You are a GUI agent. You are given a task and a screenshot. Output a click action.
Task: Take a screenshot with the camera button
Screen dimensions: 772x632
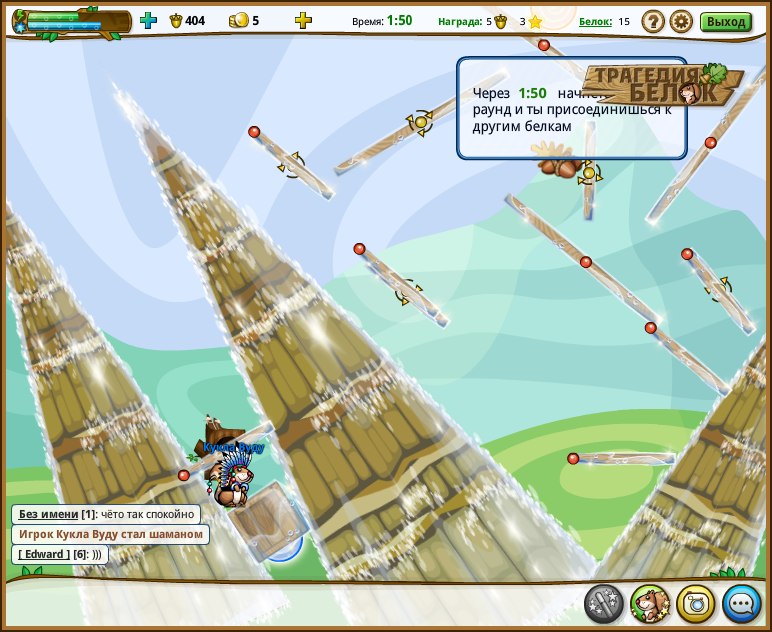click(696, 603)
